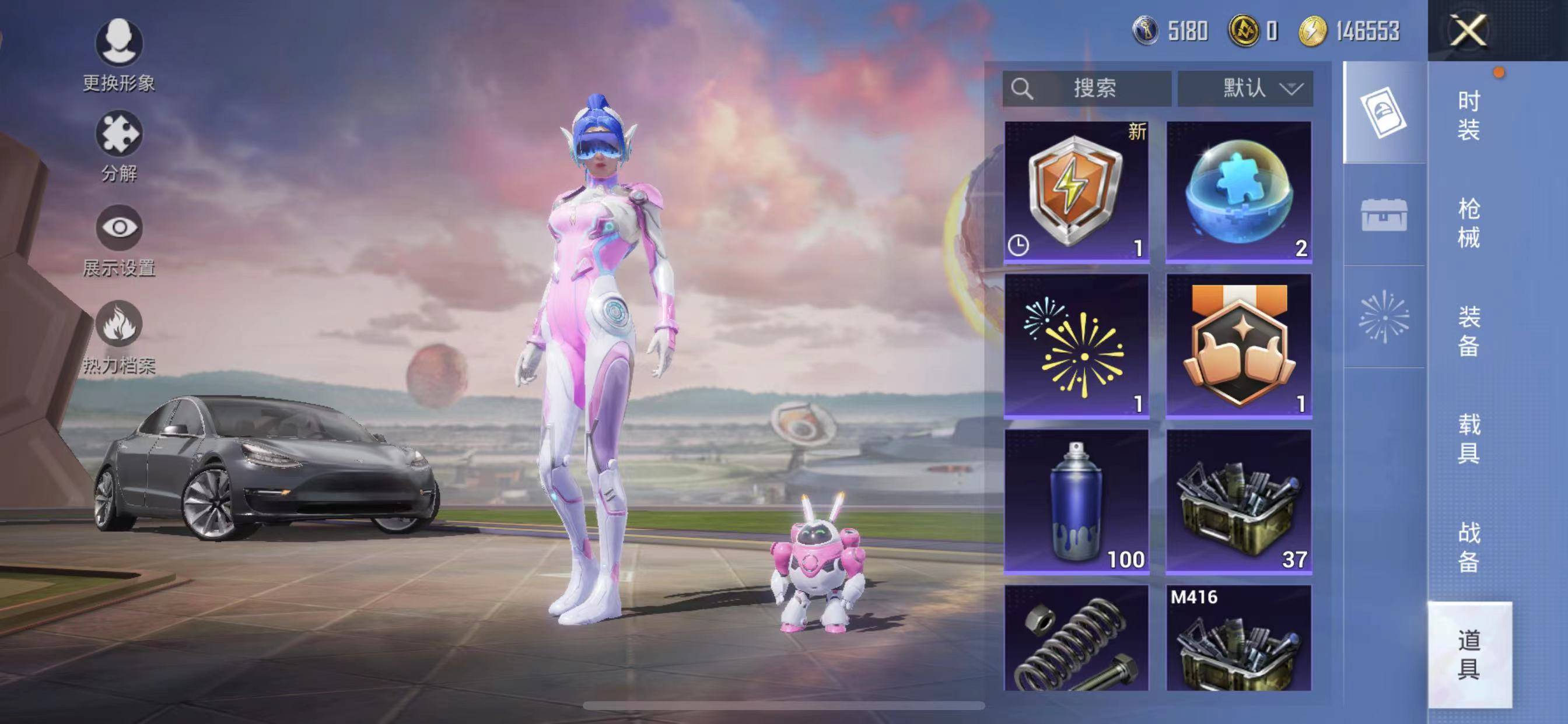The height and width of the screenshot is (724, 1568).
Task: Click the 搜索 search field
Action: 1087,89
